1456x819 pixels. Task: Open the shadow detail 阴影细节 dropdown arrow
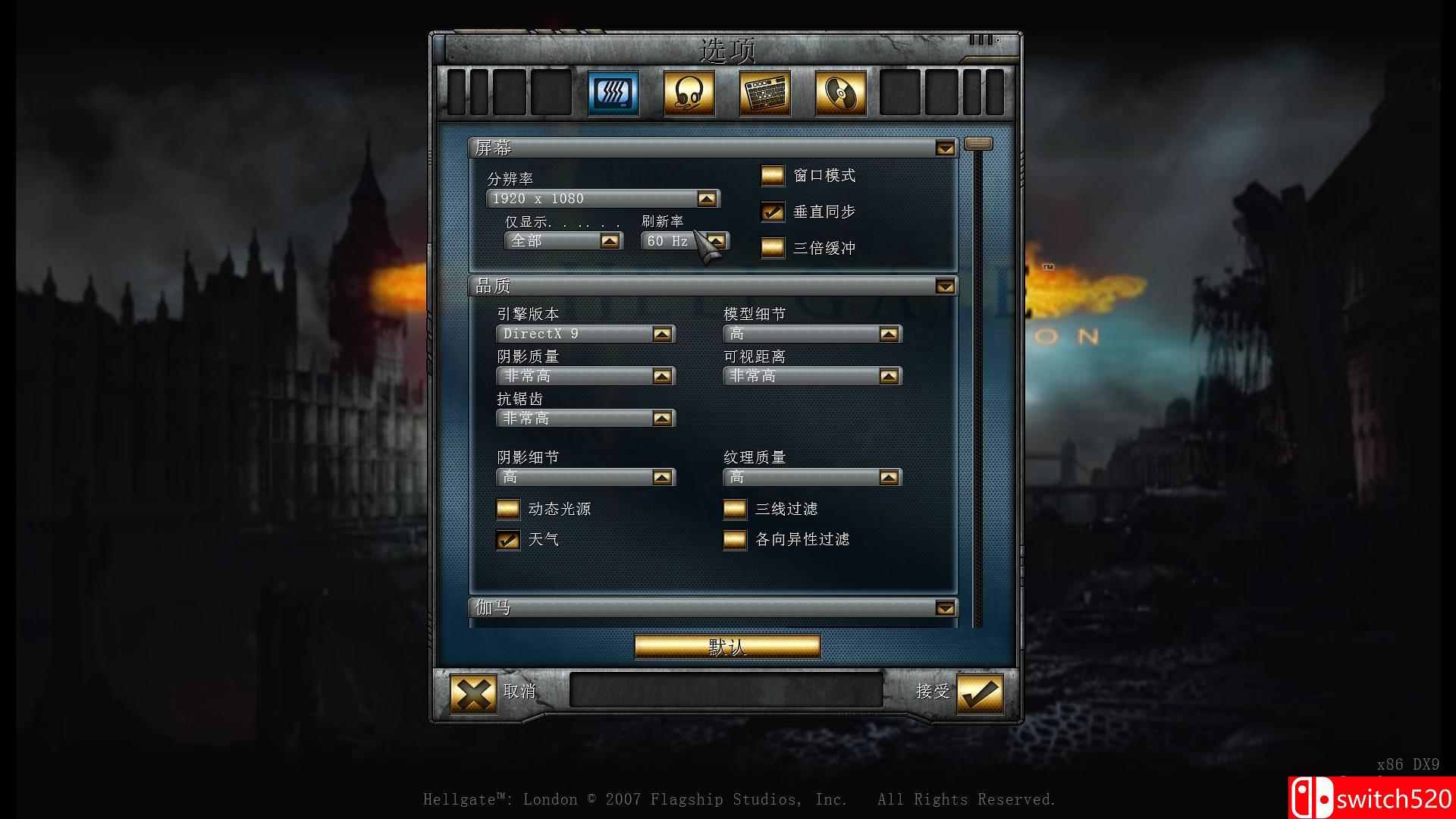[662, 477]
